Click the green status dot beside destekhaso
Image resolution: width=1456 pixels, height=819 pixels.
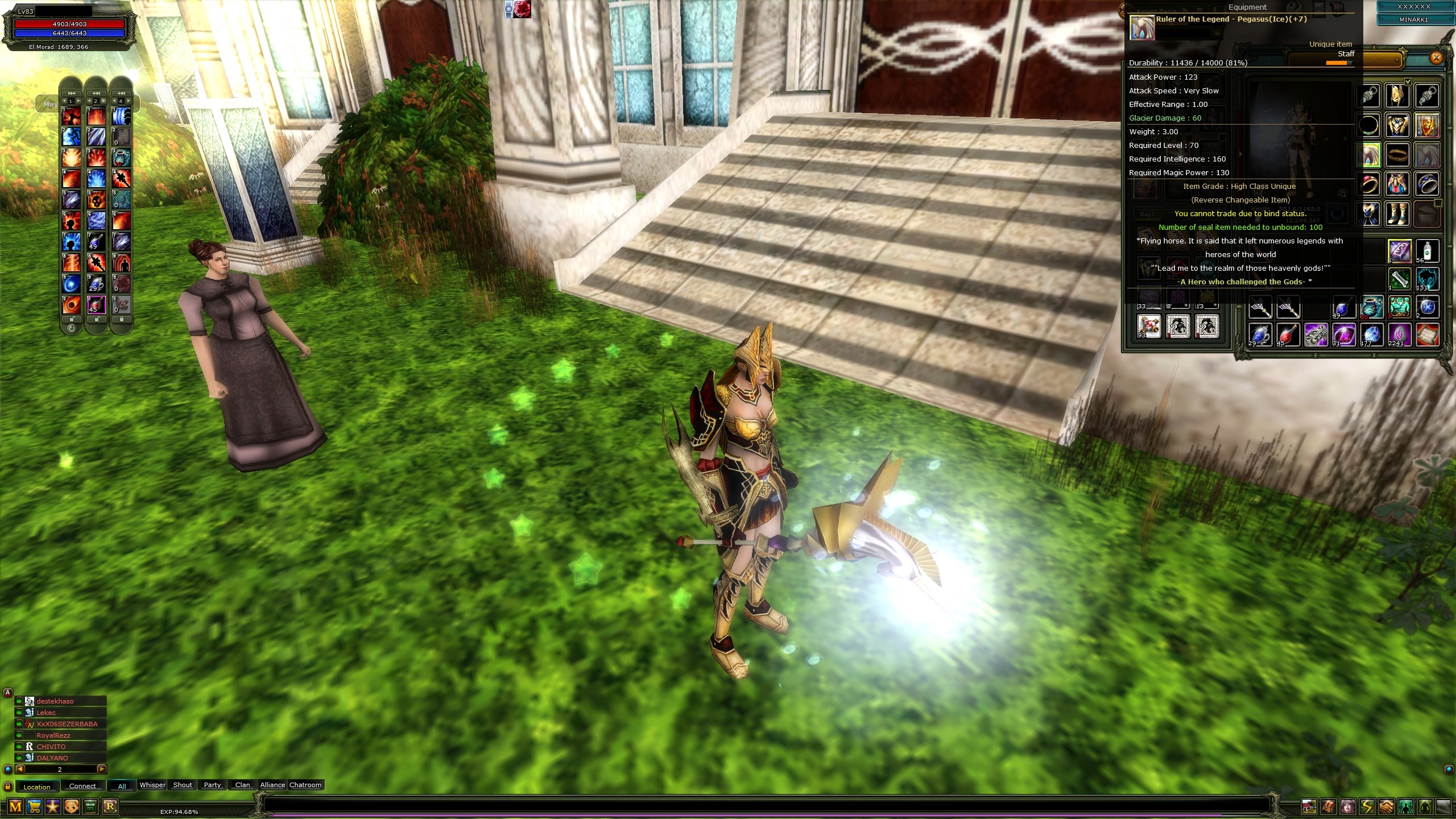(19, 701)
